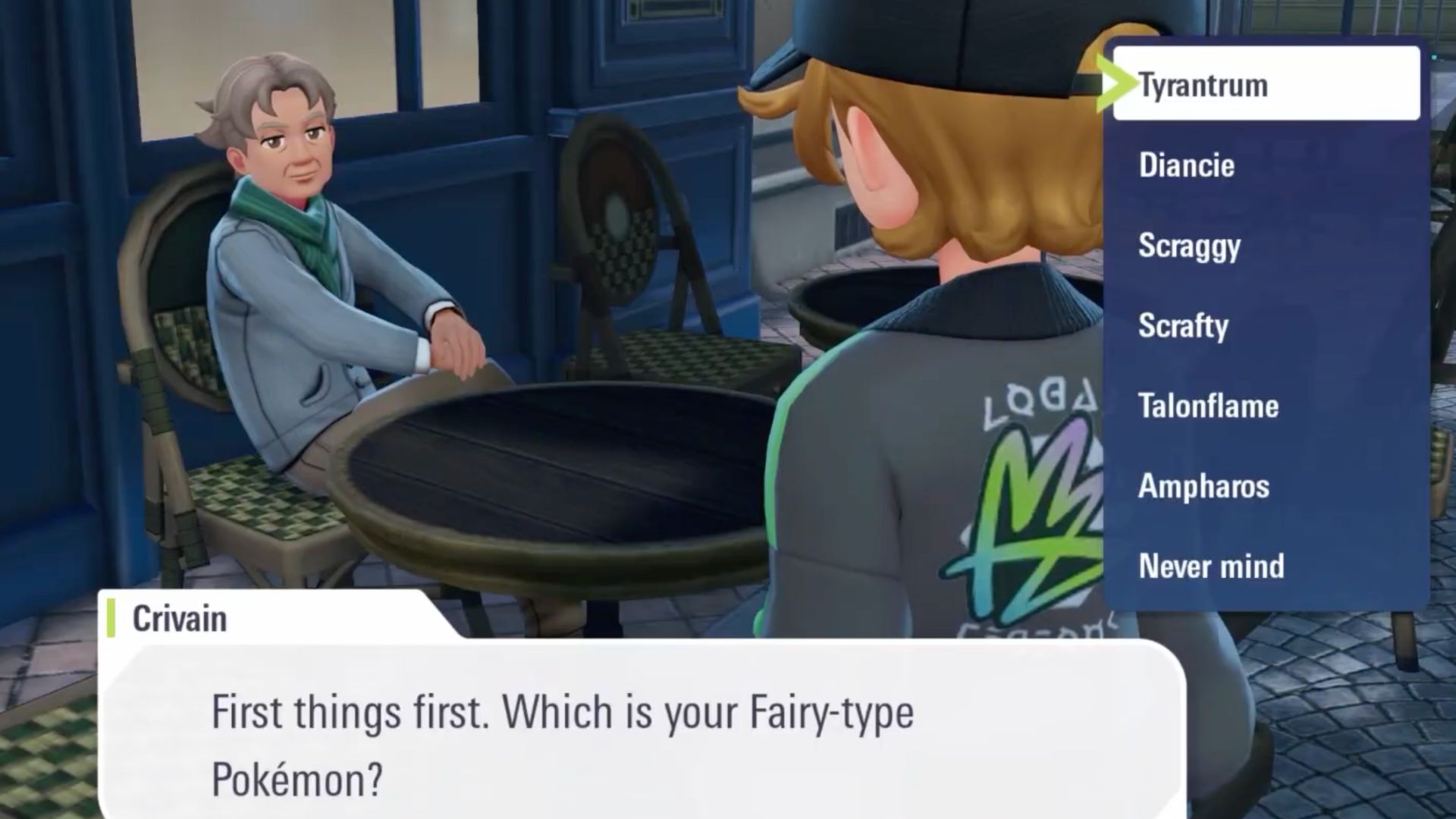Pick Scraggy from the menu
Screen dimensions: 1456x819
point(1190,246)
